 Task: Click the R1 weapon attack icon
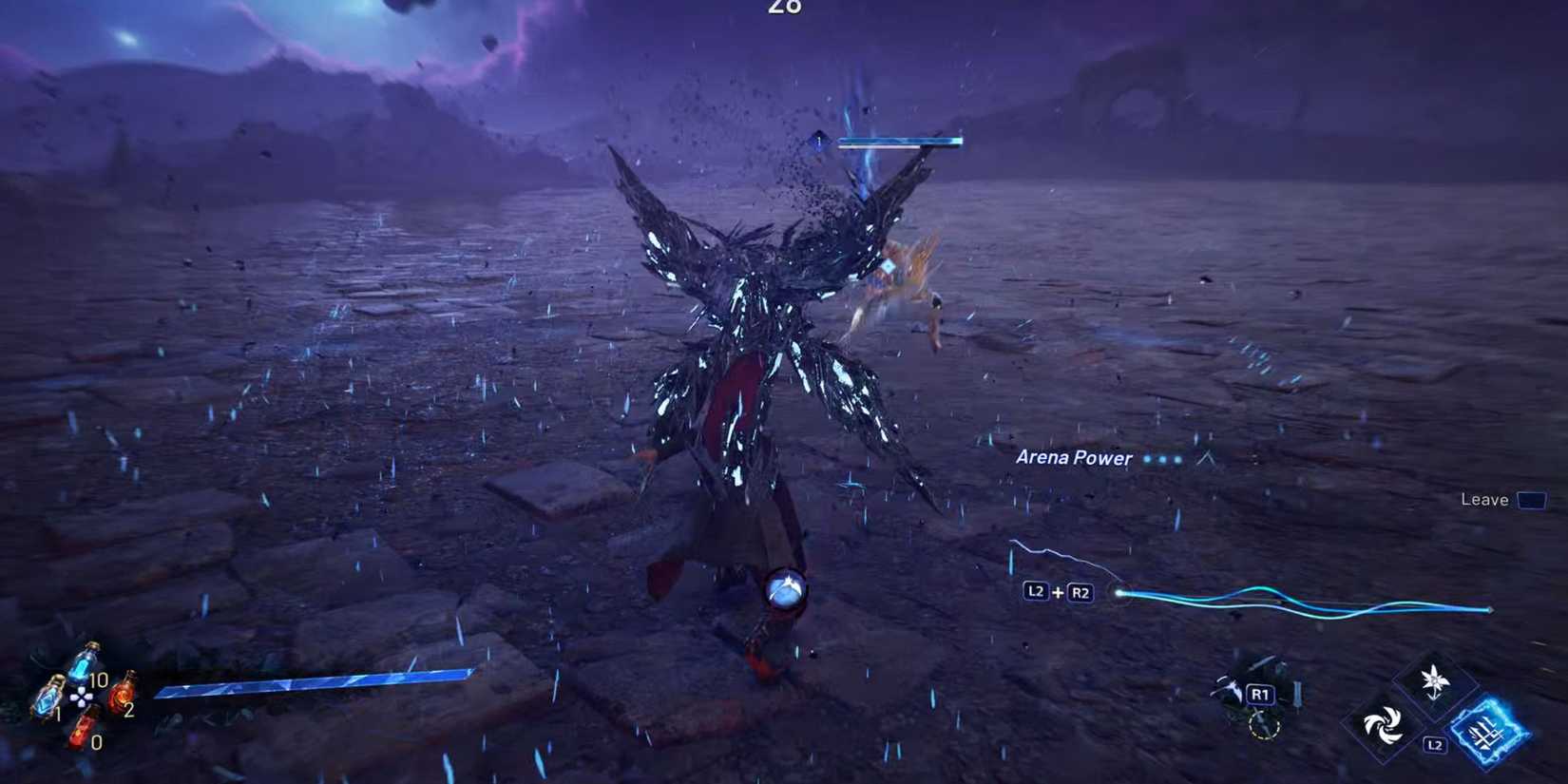[1262, 694]
